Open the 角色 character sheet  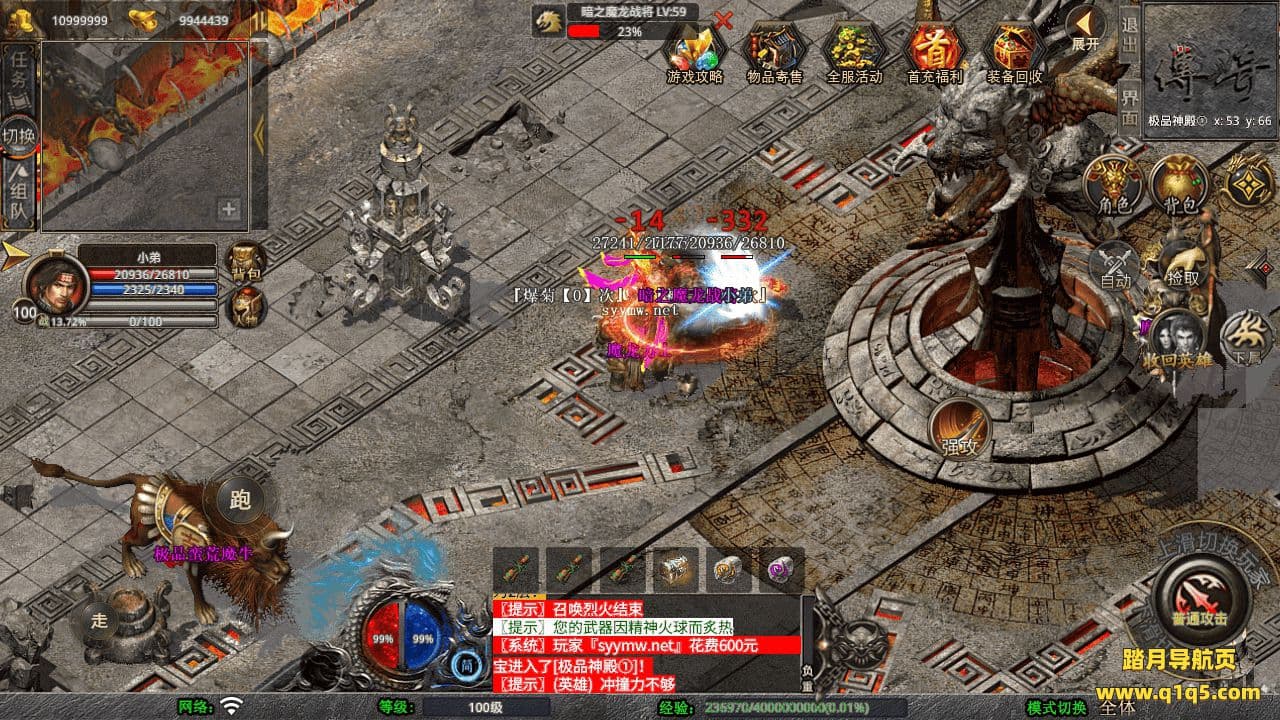coord(1114,187)
